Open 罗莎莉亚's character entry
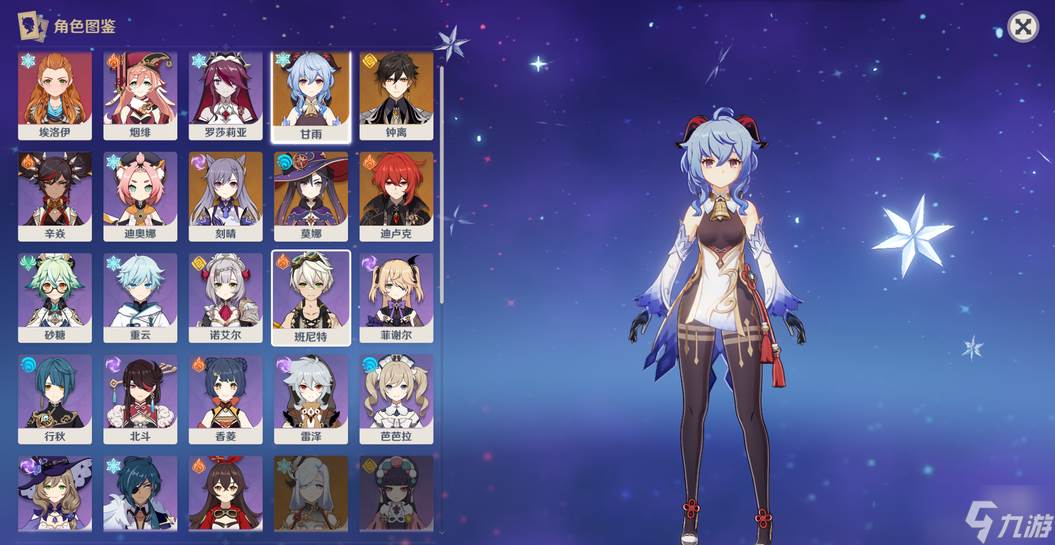The width and height of the screenshot is (1055, 545). click(225, 93)
